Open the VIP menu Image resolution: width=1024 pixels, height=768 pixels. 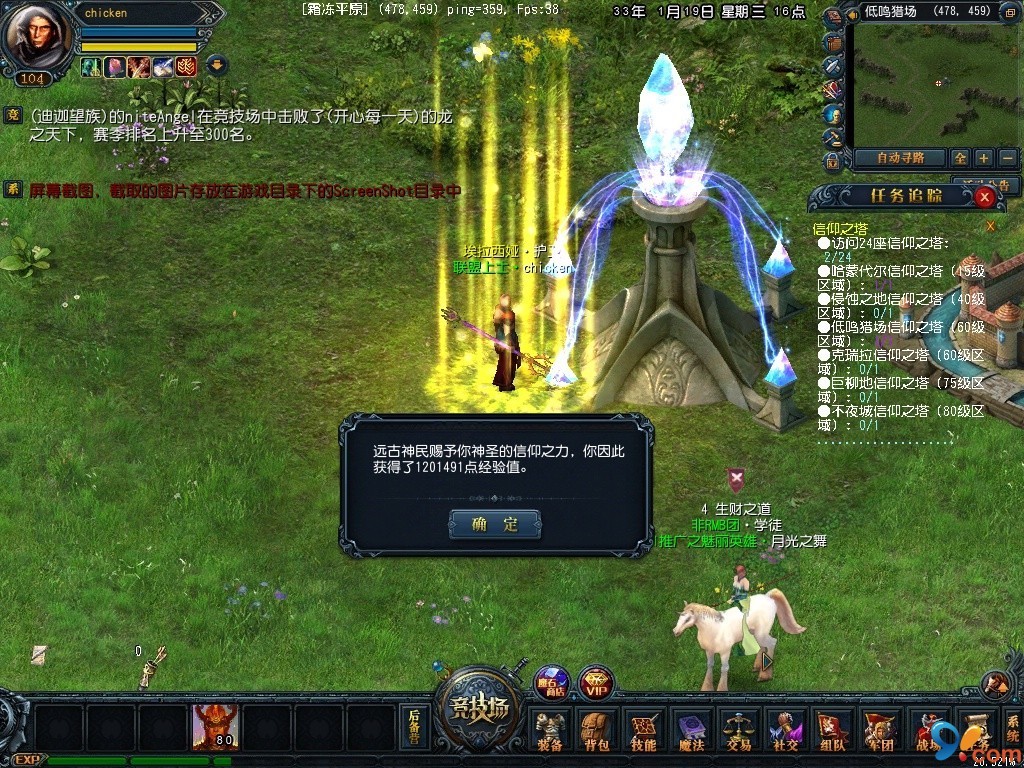tap(597, 684)
